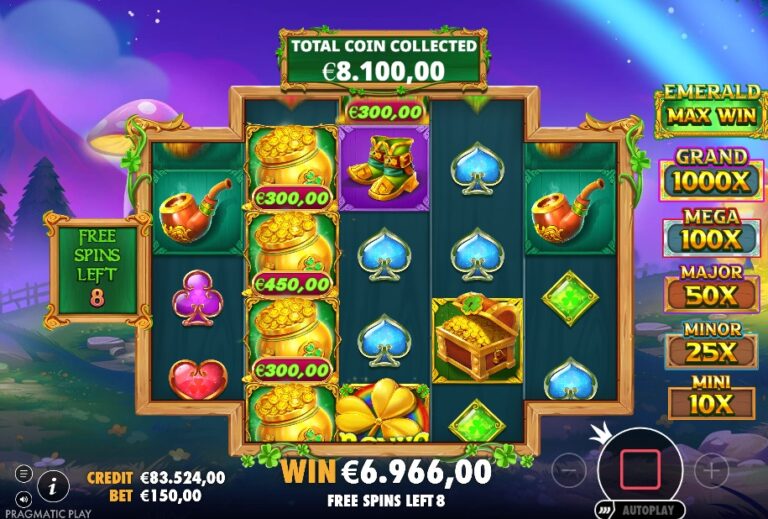Toggle the sound speaker icon
This screenshot has height=519, width=768.
[x=24, y=497]
